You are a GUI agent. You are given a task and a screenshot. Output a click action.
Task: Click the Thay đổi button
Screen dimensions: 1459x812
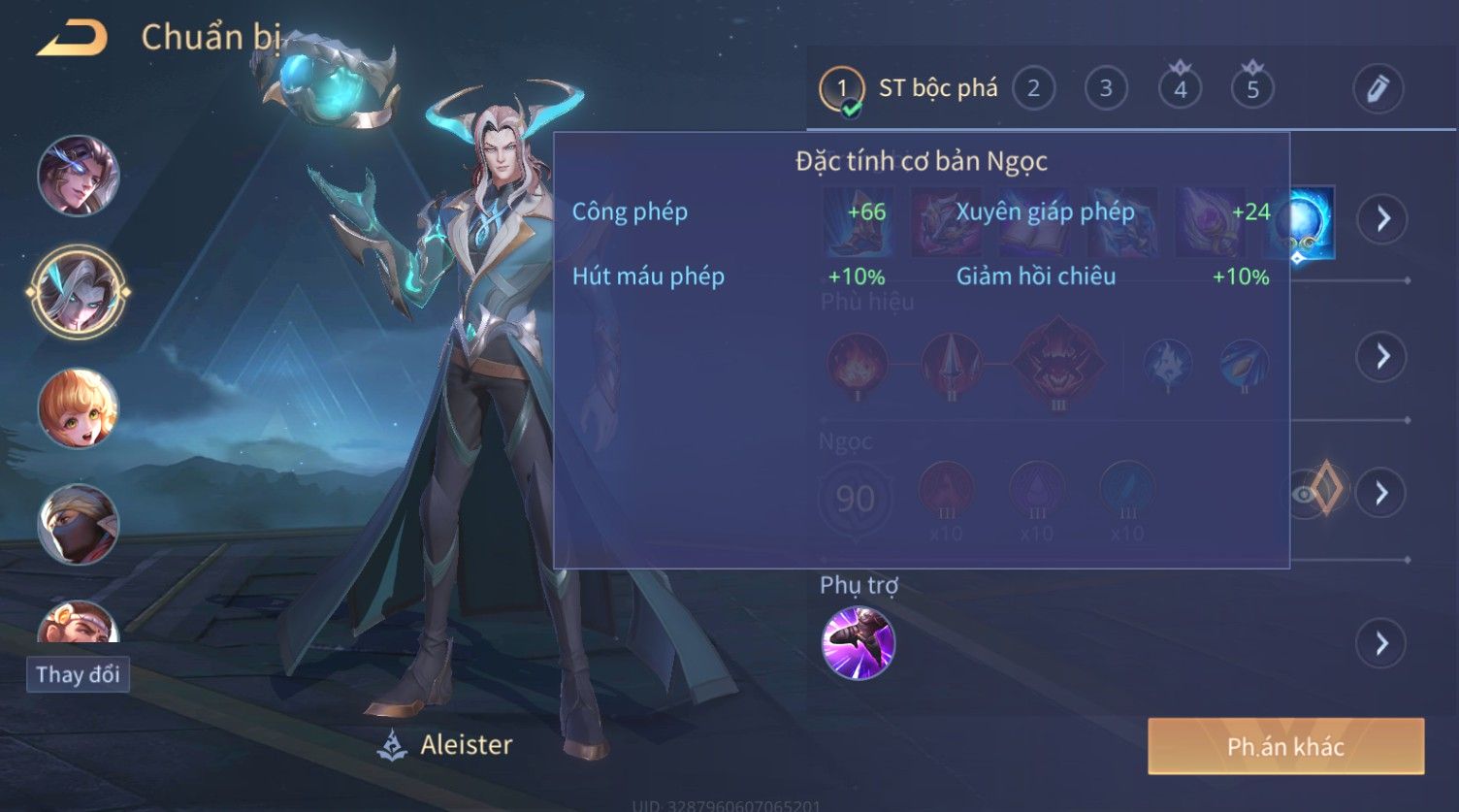pos(78,674)
